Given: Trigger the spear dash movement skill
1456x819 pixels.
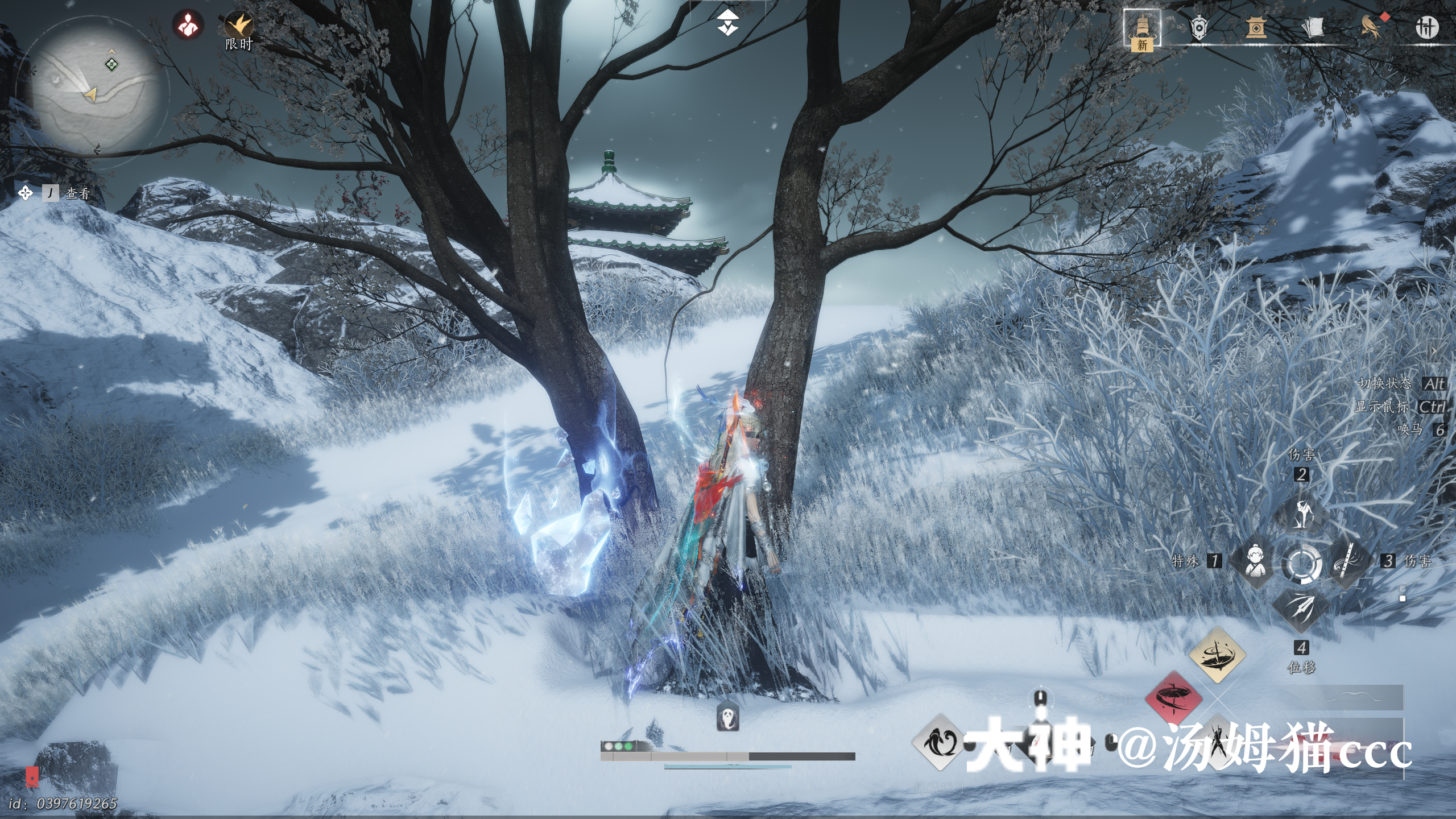Looking at the screenshot, I should point(1301,609).
